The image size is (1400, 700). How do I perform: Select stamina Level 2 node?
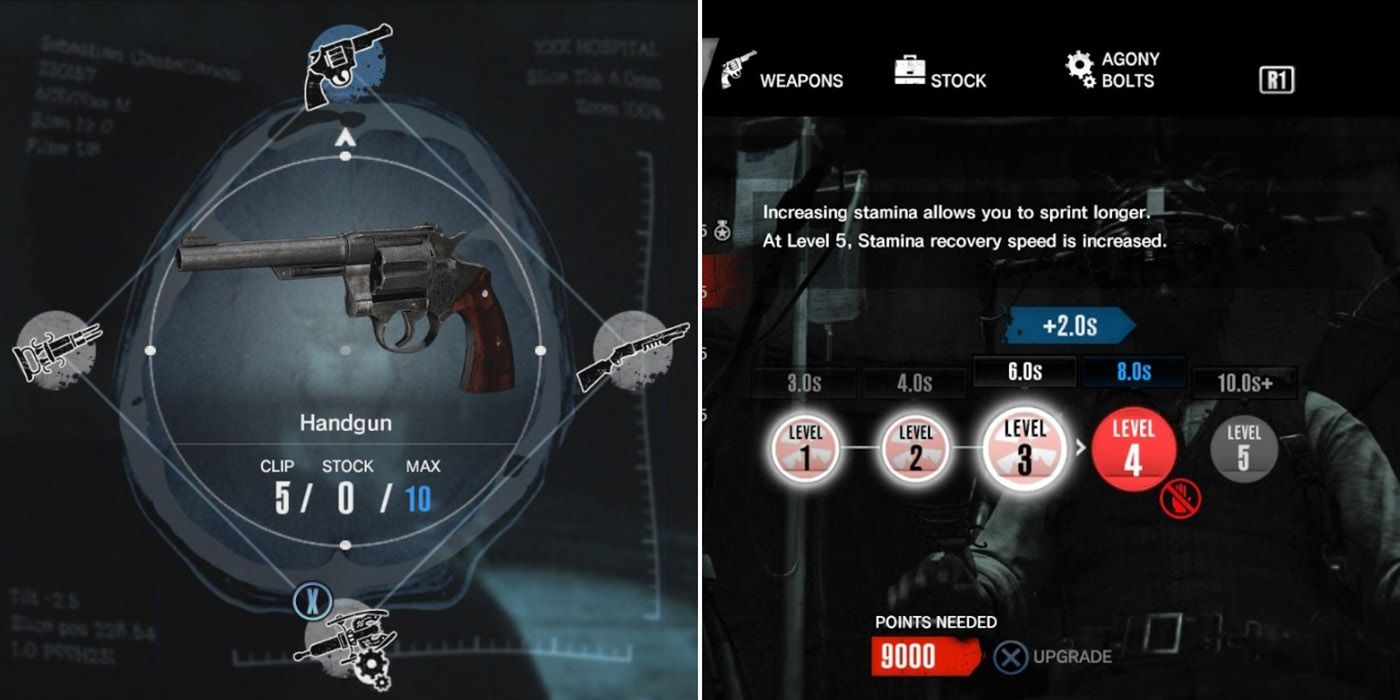[x=915, y=450]
